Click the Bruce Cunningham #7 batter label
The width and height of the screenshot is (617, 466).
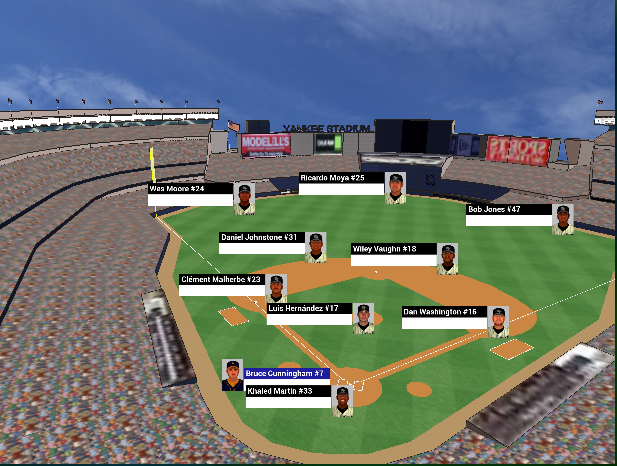[x=286, y=373]
